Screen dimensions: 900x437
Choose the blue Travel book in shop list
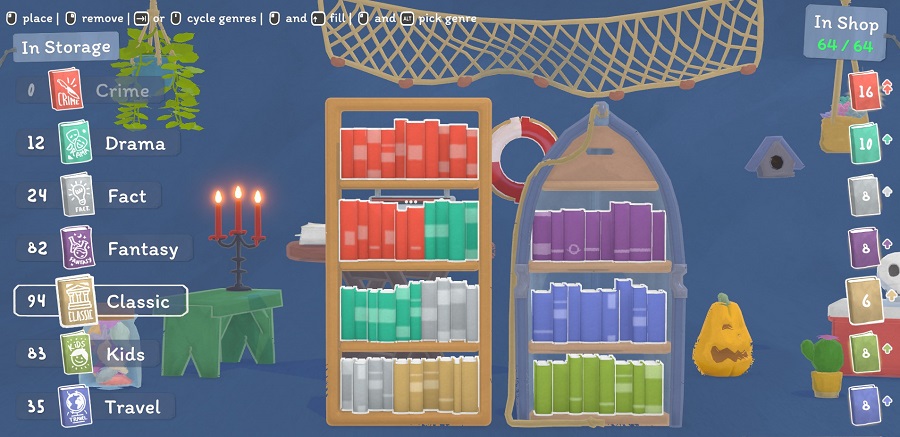(x=865, y=405)
